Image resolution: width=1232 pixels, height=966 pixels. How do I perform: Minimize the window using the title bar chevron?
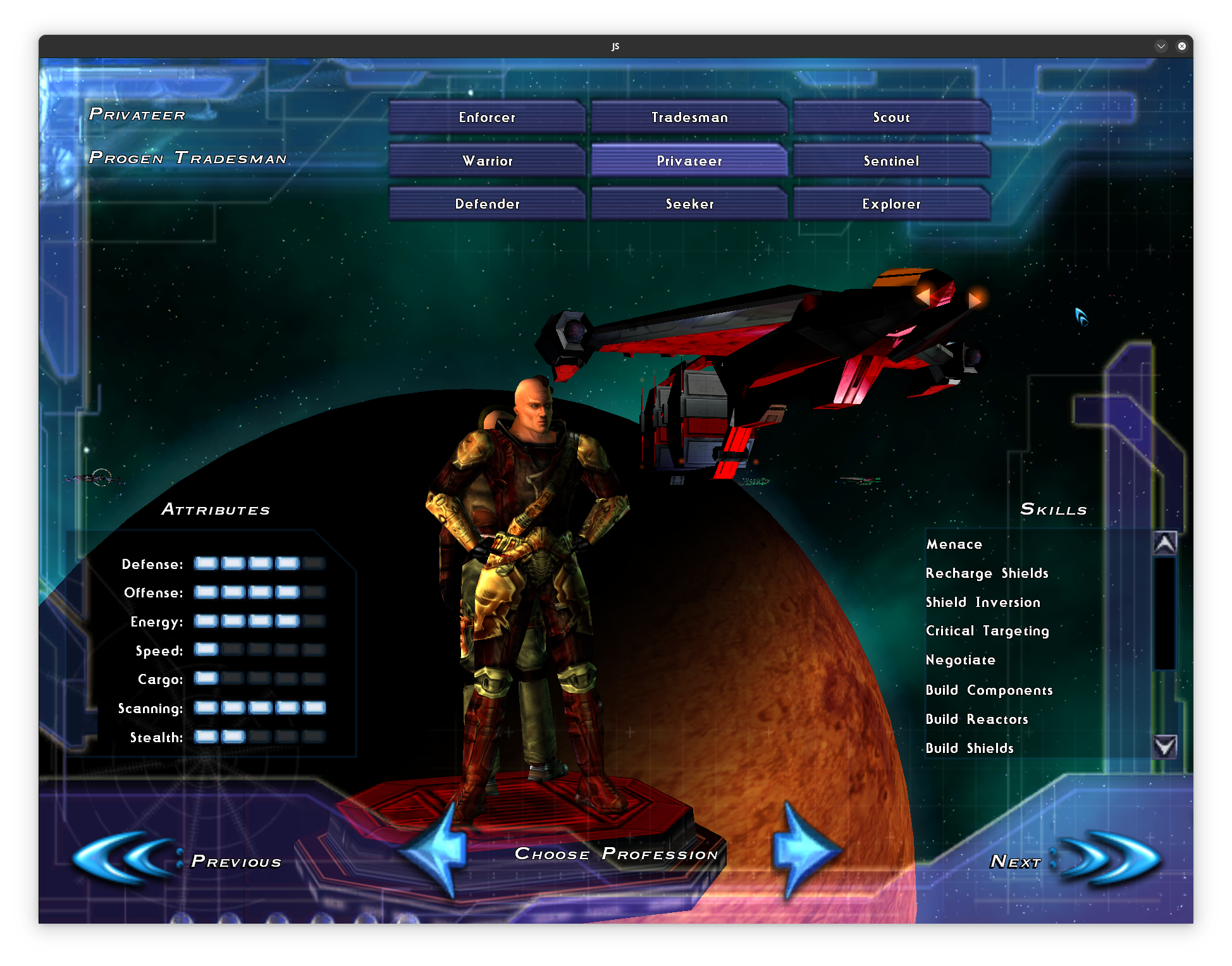(1161, 46)
